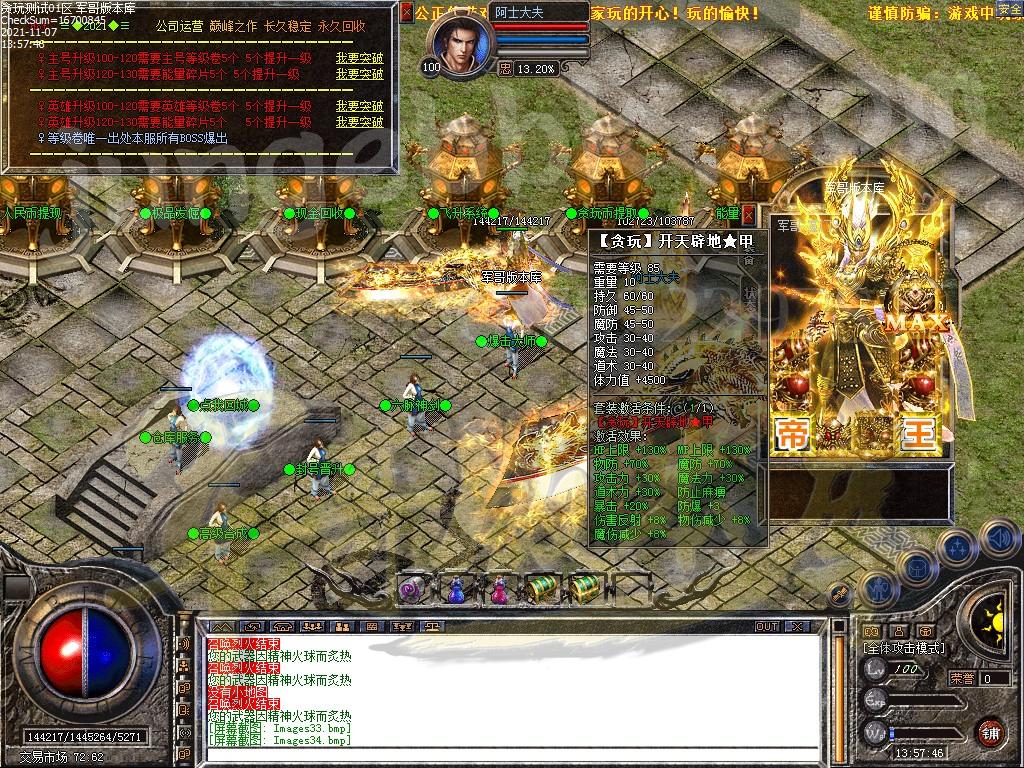Image resolution: width=1024 pixels, height=768 pixels.
Task: Click the OUT button on the chat bar
Action: (x=767, y=626)
